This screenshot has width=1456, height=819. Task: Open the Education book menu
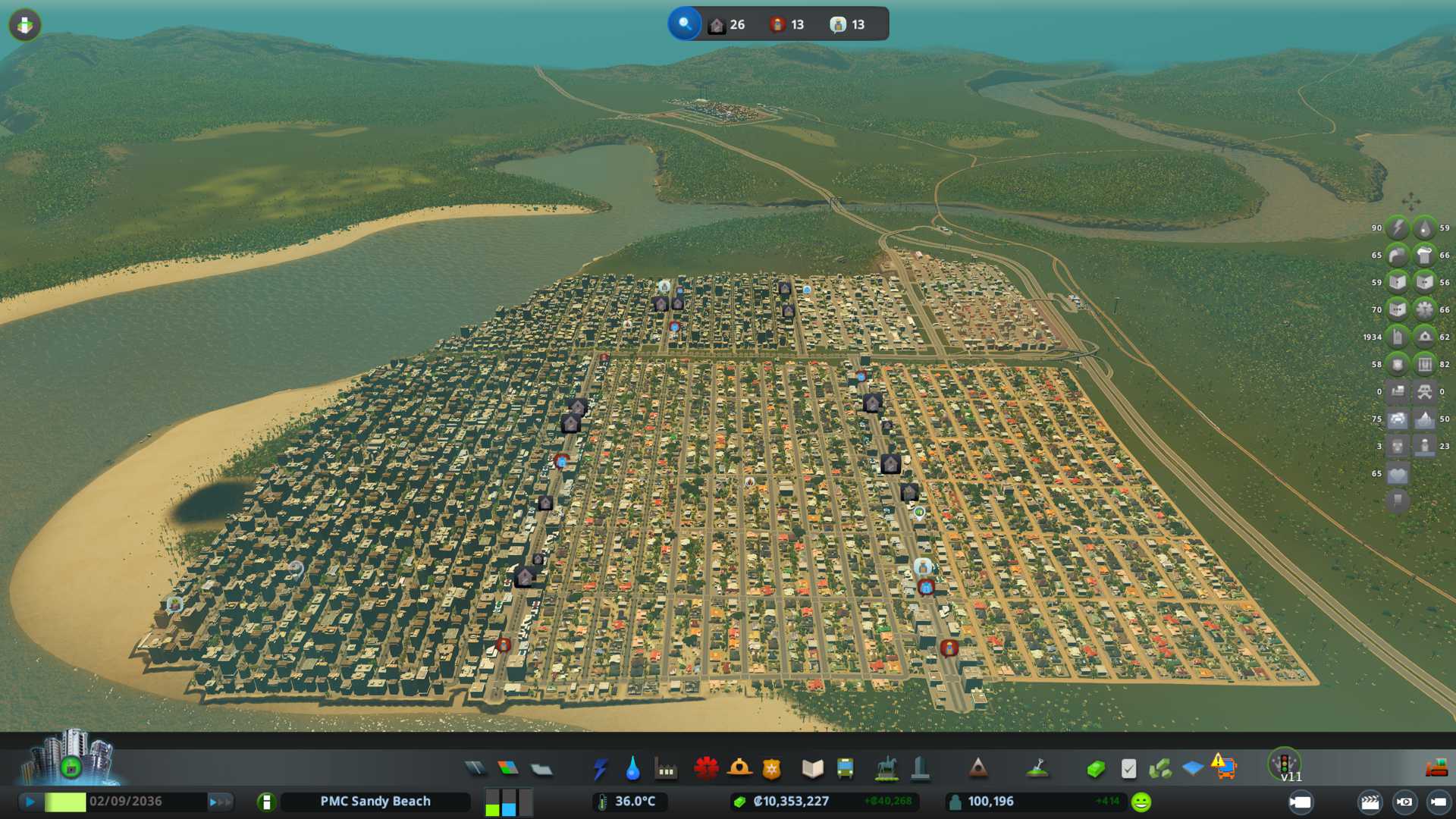tap(812, 769)
